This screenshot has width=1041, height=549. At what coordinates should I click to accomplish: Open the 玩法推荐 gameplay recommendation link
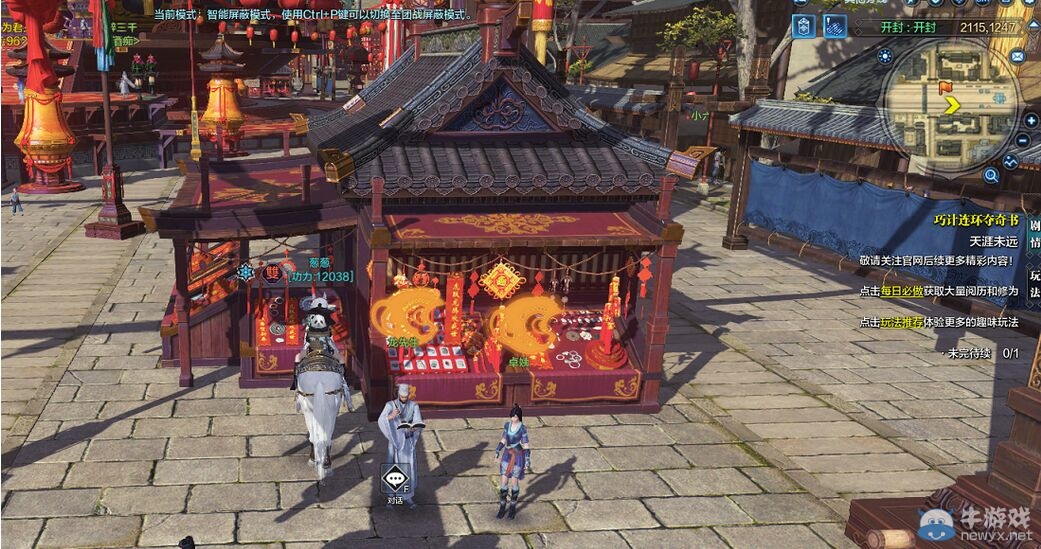(x=901, y=322)
